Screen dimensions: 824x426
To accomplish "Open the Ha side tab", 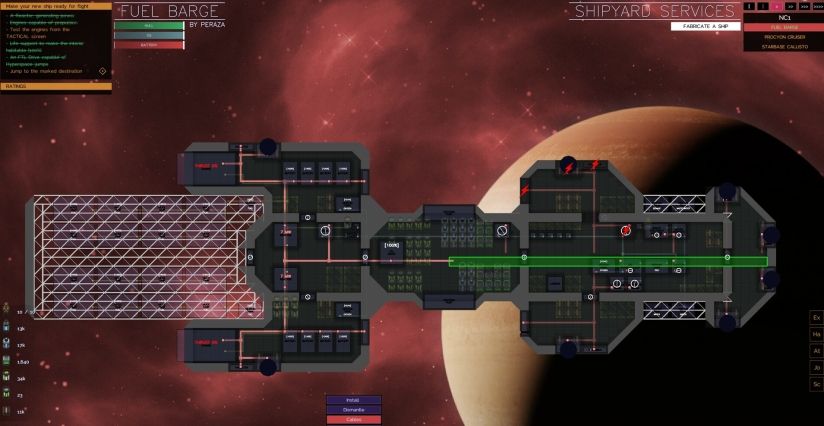I will (816, 334).
